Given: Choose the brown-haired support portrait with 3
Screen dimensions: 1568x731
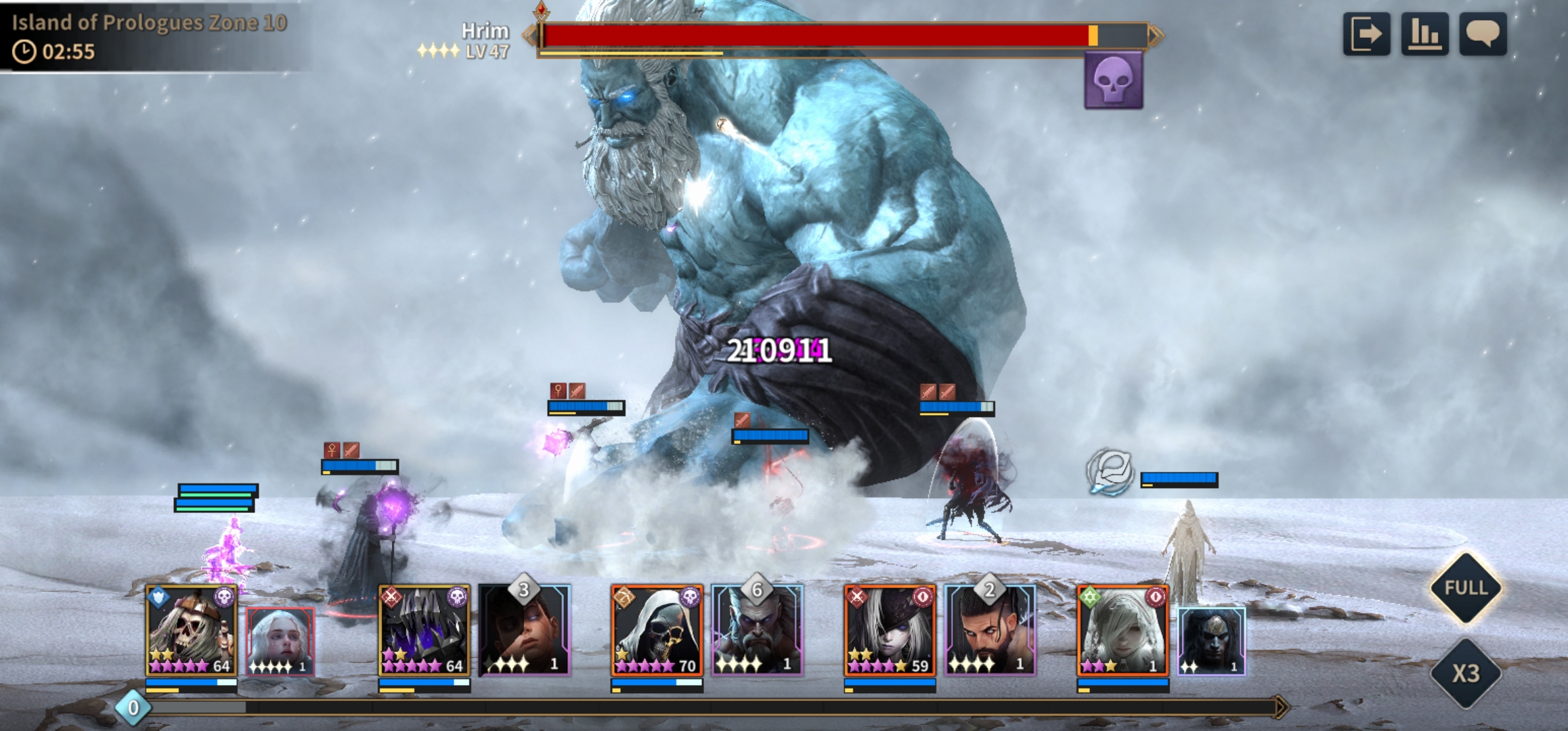Looking at the screenshot, I should [x=525, y=631].
